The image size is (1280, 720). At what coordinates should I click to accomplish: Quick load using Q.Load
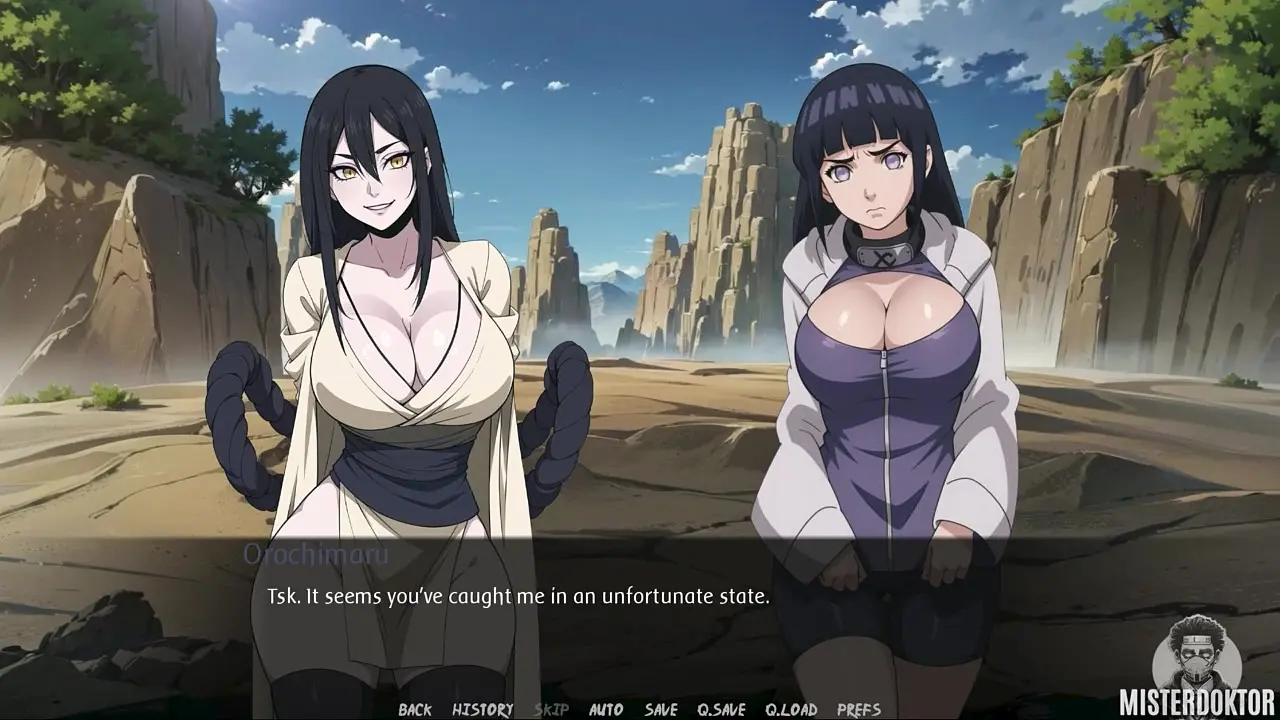click(x=791, y=710)
